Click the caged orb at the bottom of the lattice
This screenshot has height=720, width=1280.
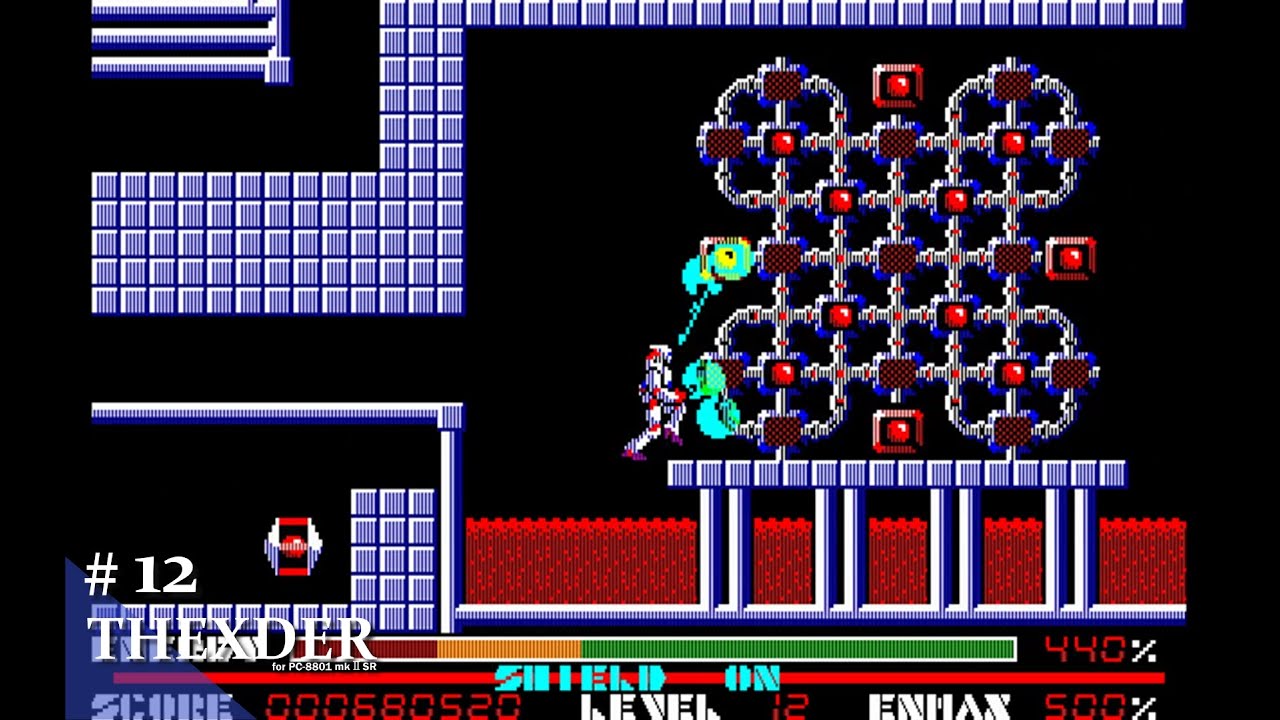pyautogui.click(x=898, y=430)
